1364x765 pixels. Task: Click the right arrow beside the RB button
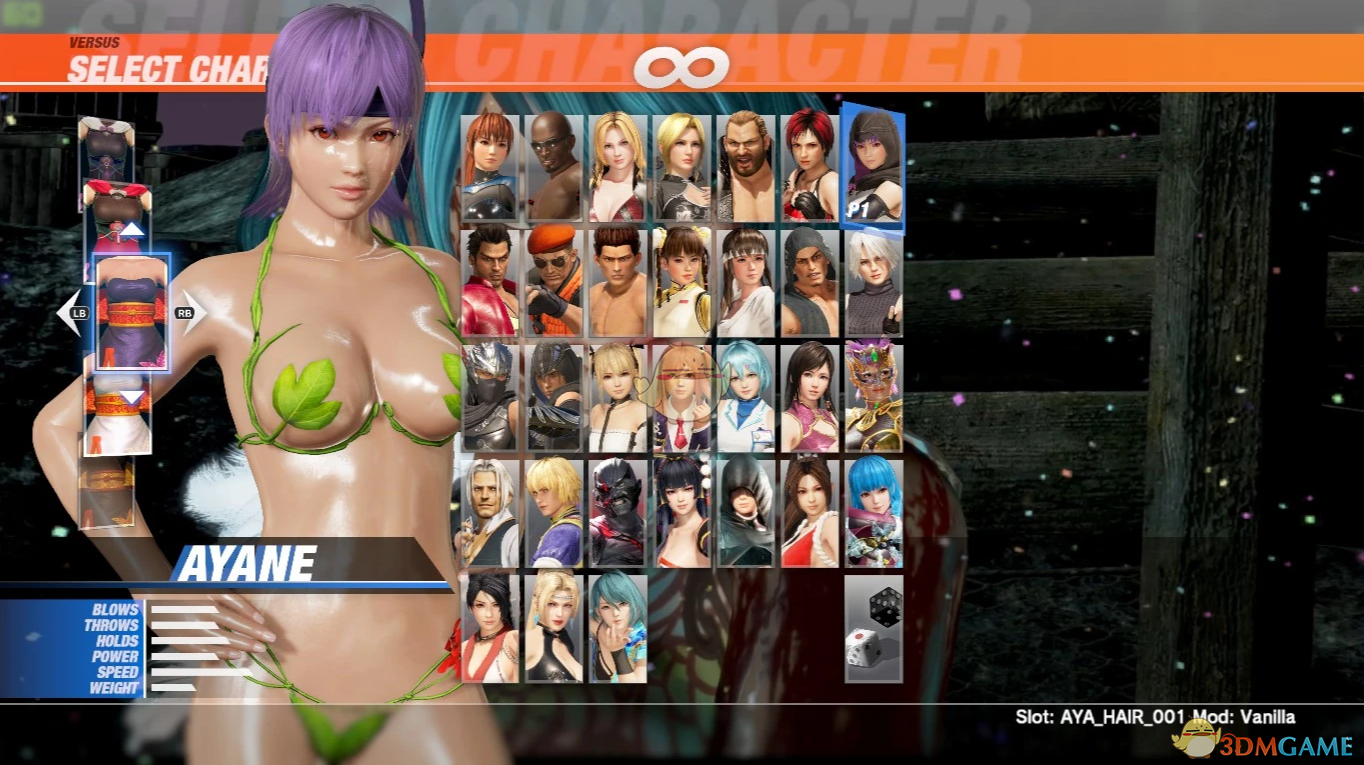198,311
